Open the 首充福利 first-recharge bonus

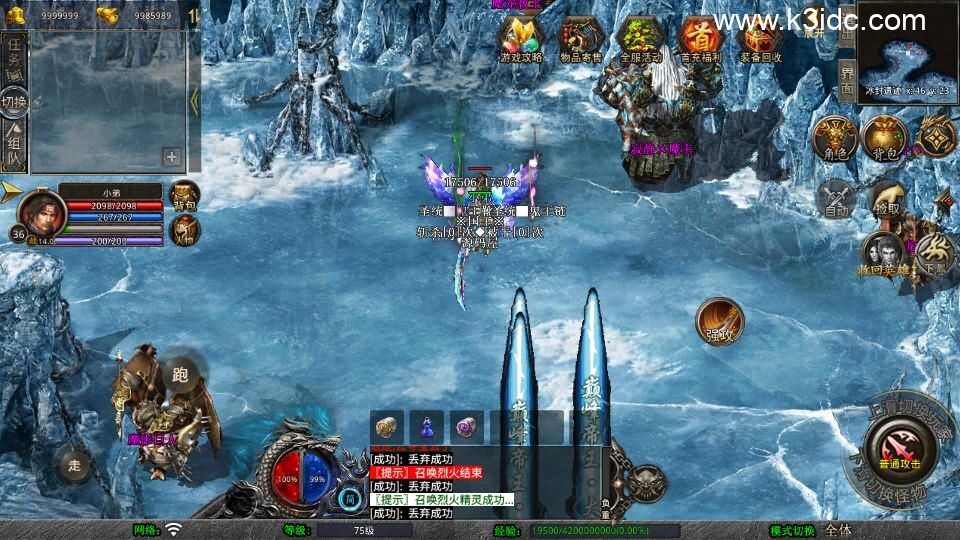point(701,40)
